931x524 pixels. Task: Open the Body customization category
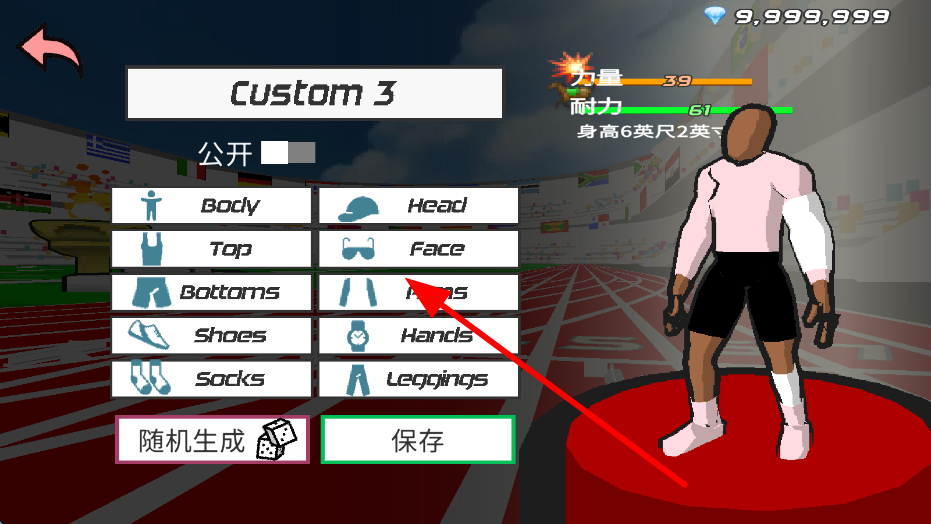[x=211, y=206]
